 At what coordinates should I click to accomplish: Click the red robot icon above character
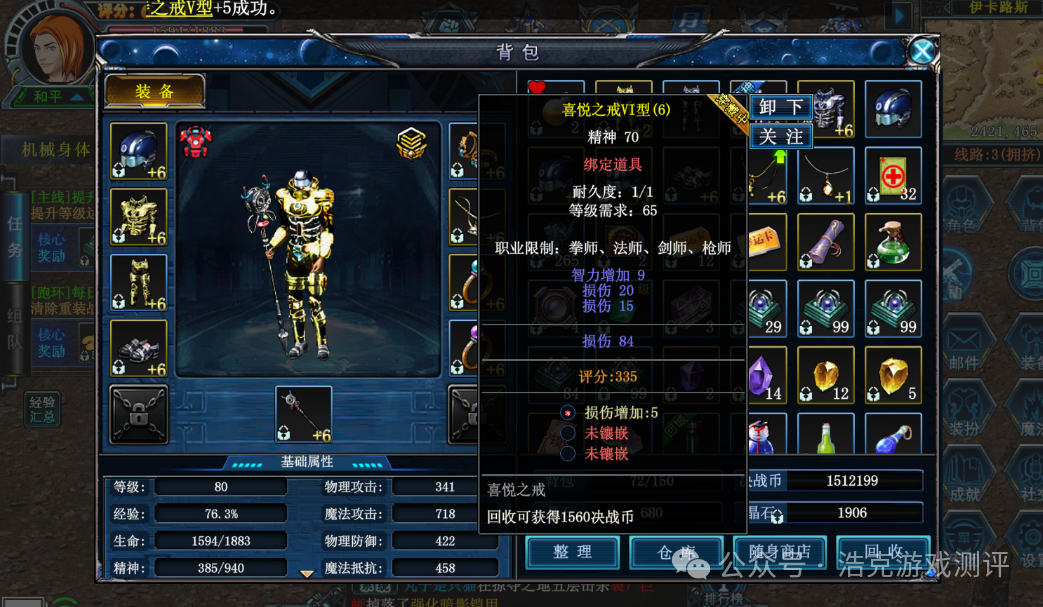(x=196, y=142)
